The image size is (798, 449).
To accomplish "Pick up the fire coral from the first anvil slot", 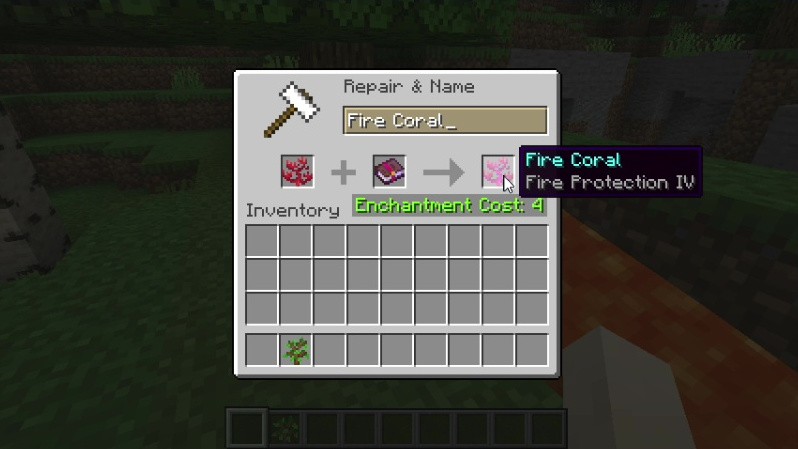I will pos(297,171).
